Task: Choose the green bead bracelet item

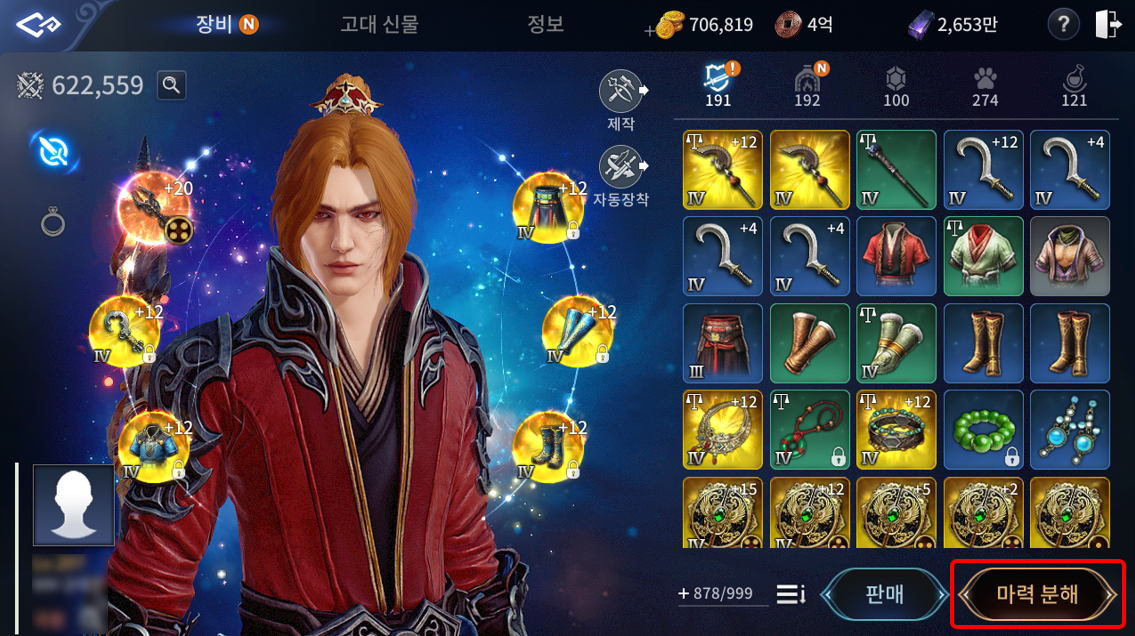Action: pos(982,430)
